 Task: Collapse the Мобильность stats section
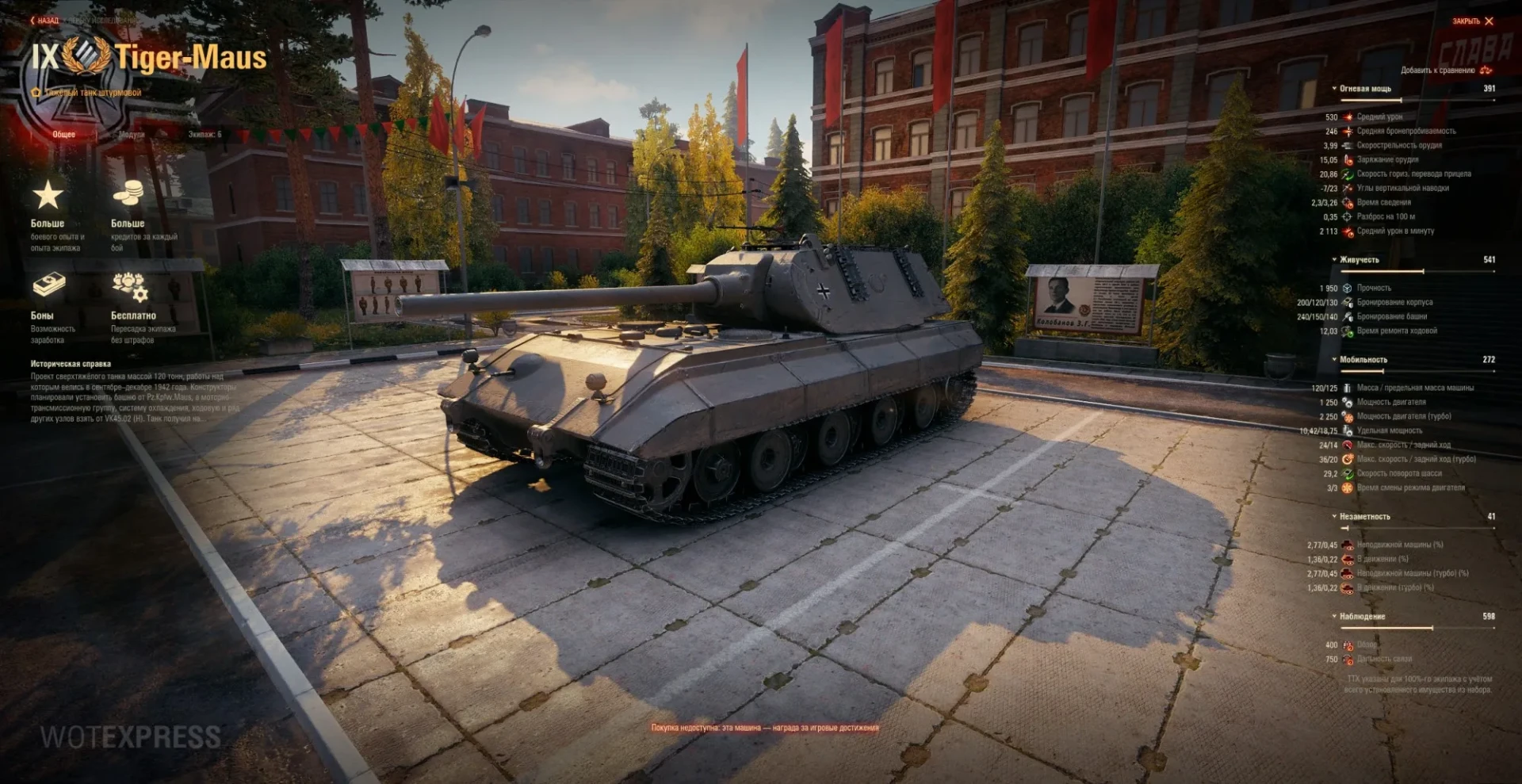click(x=1362, y=360)
